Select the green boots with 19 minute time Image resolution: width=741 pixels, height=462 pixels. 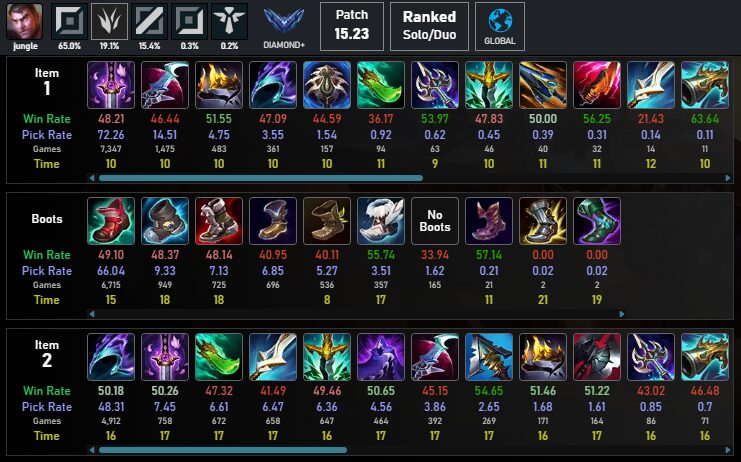click(x=598, y=220)
